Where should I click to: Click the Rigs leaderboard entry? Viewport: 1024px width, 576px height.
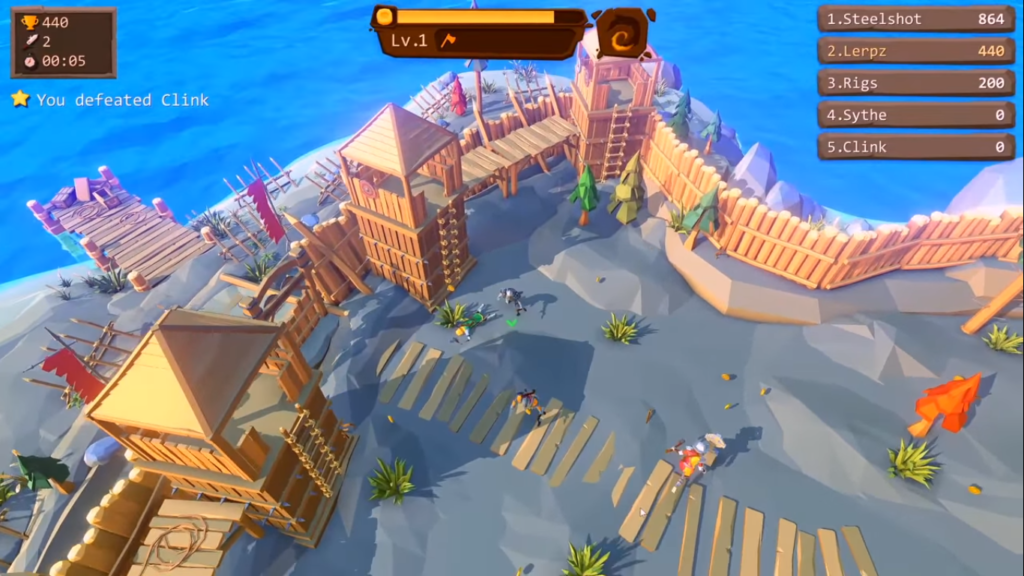pos(916,83)
